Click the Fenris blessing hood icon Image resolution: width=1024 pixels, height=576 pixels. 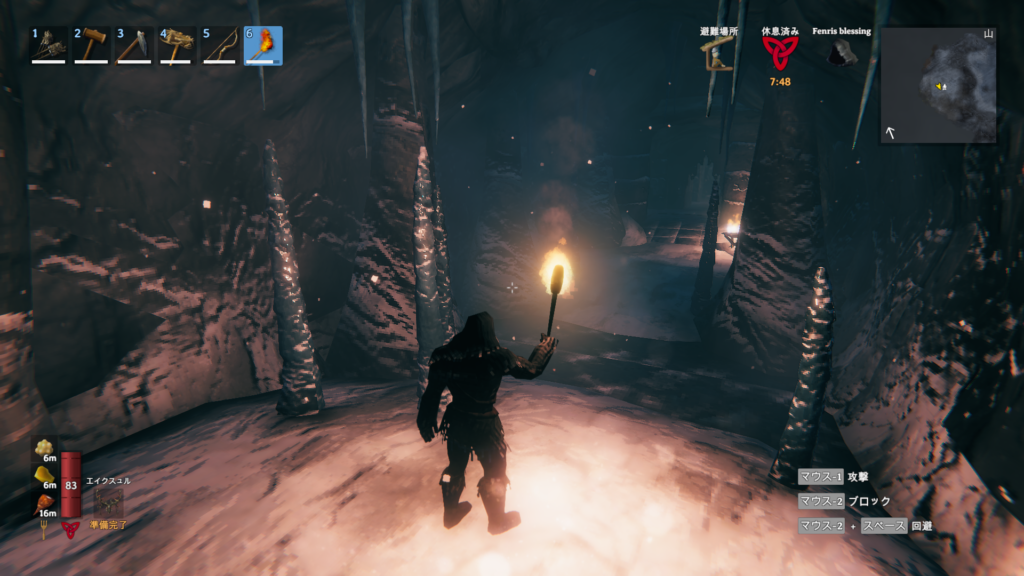840,53
